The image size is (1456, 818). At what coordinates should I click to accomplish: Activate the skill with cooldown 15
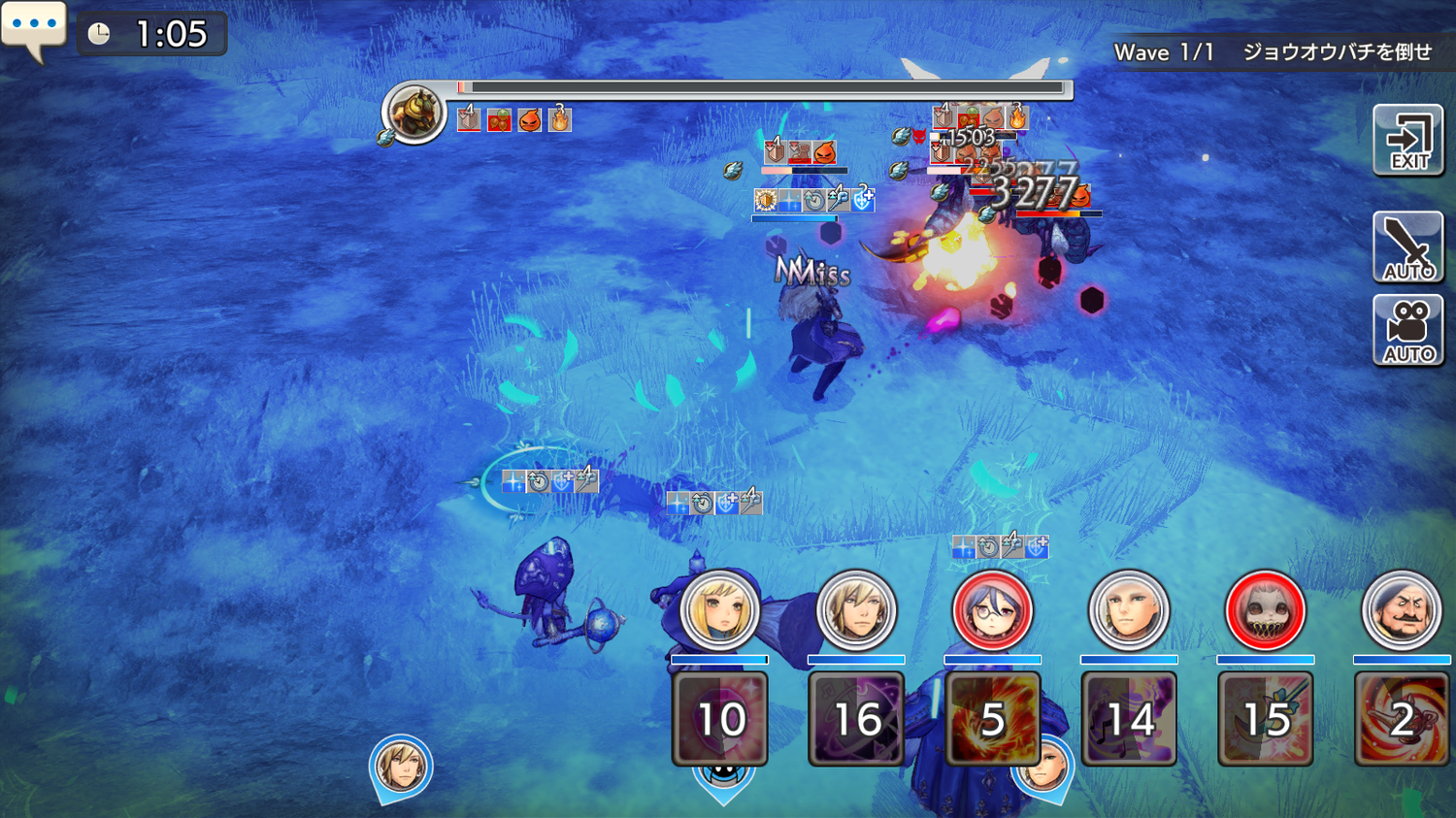click(x=1265, y=719)
